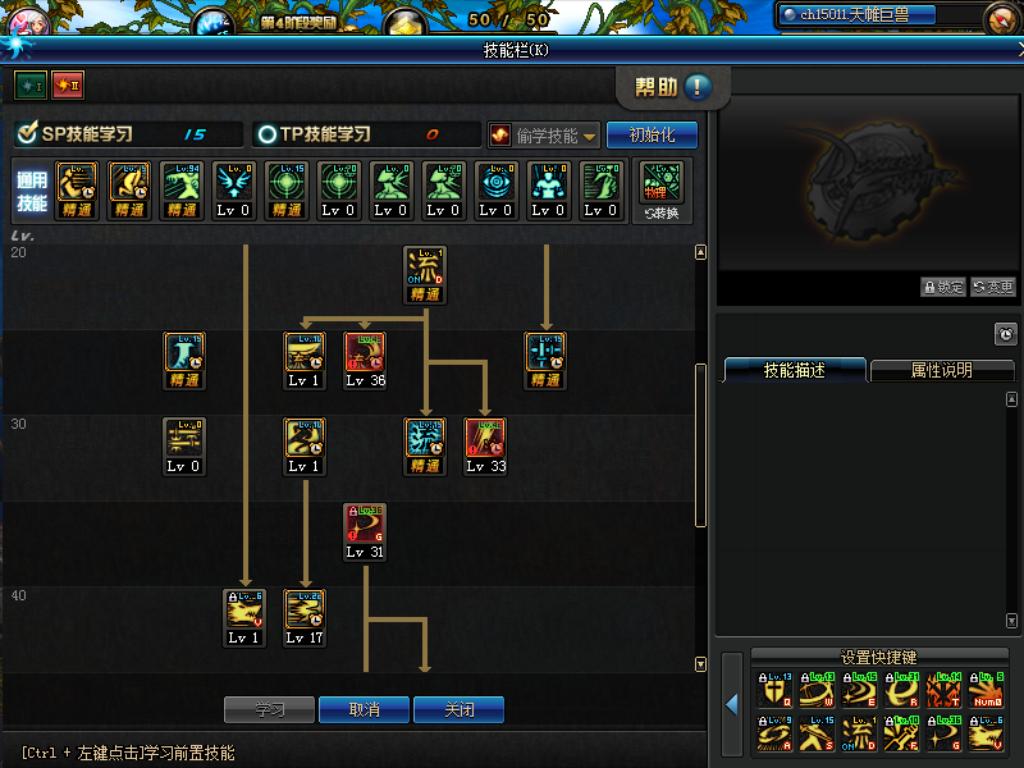Switch to skill page I tab
This screenshot has width=1024, height=768.
coord(28,86)
